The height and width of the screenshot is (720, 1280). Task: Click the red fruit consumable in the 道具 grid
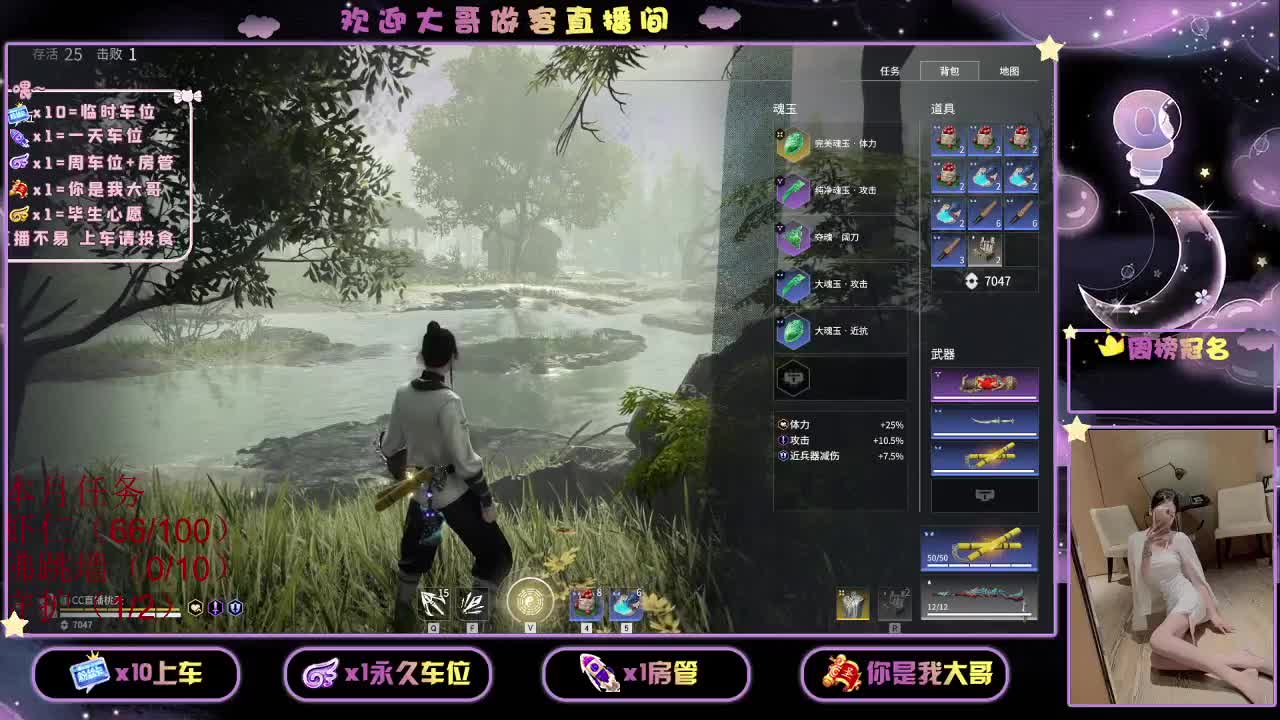(x=948, y=140)
